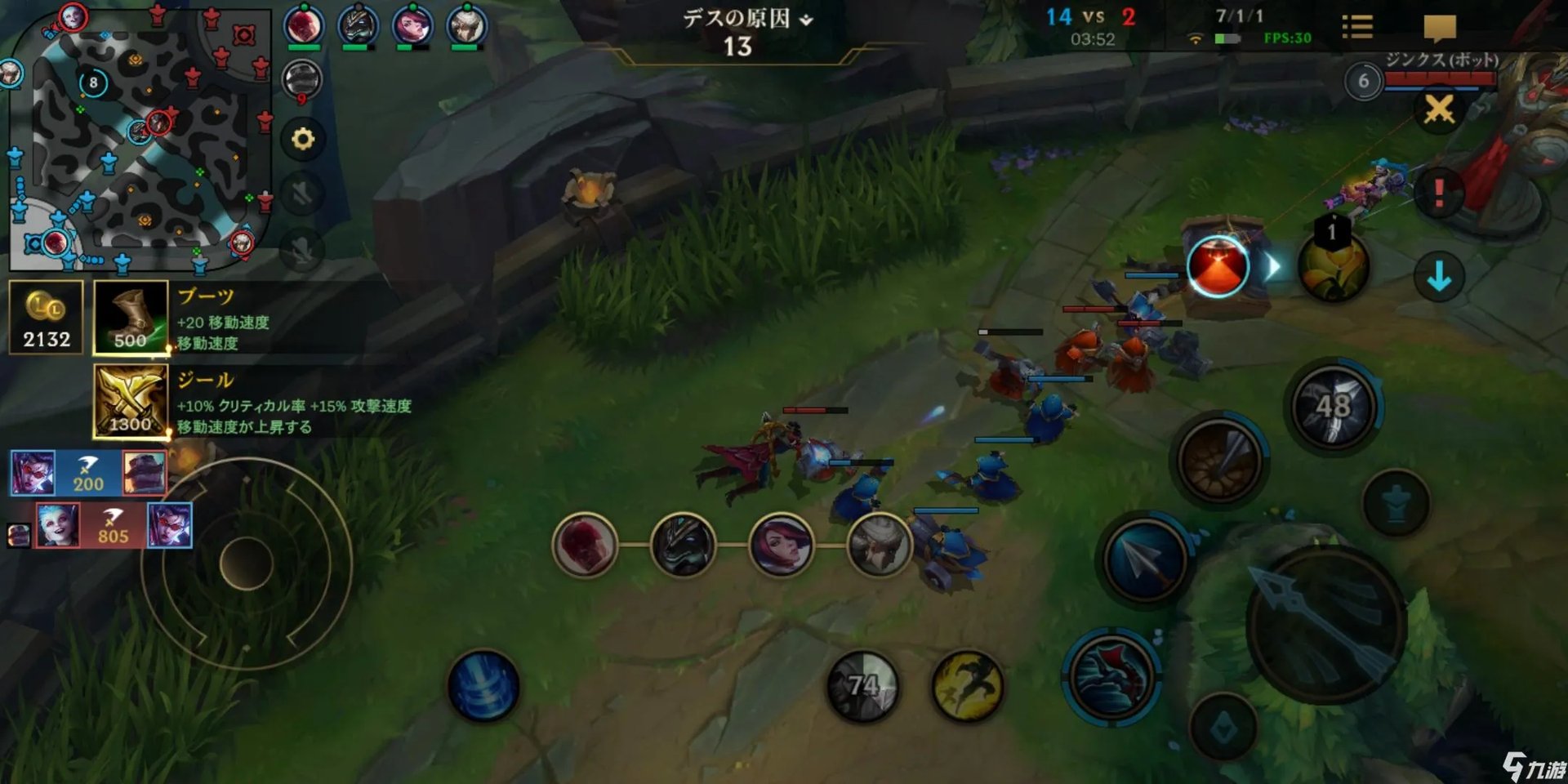Use the blue recall button
Image resolution: width=1568 pixels, height=784 pixels.
coord(483,684)
